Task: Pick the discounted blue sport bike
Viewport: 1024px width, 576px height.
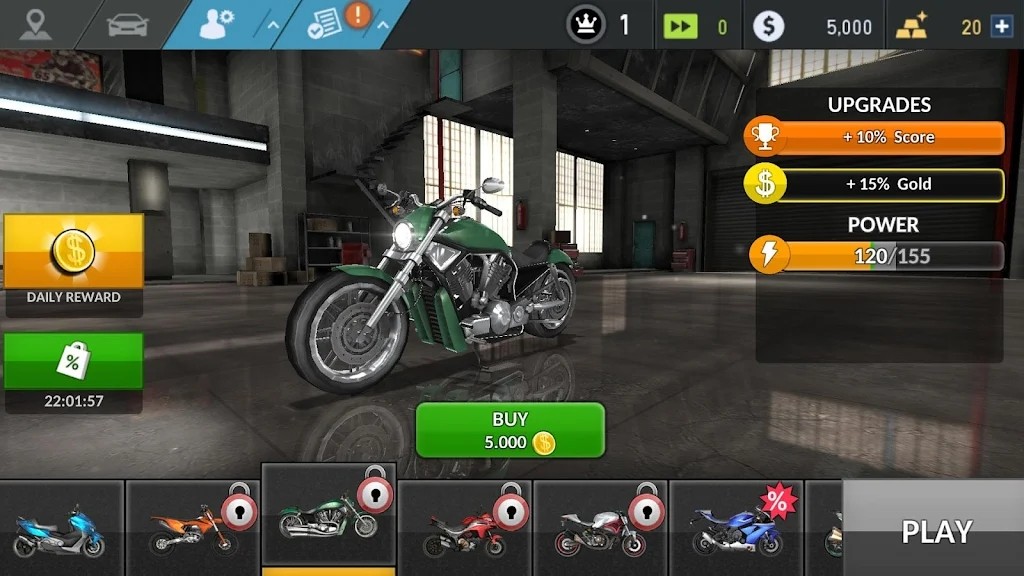Action: coord(736,530)
